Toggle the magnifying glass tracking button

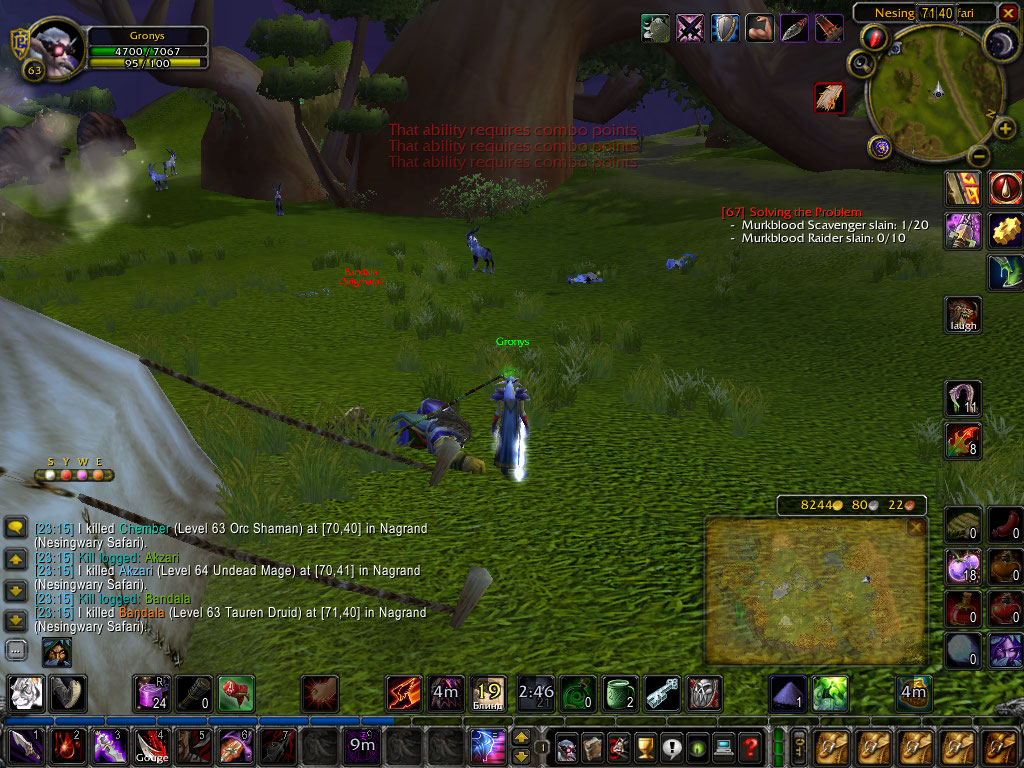point(860,64)
